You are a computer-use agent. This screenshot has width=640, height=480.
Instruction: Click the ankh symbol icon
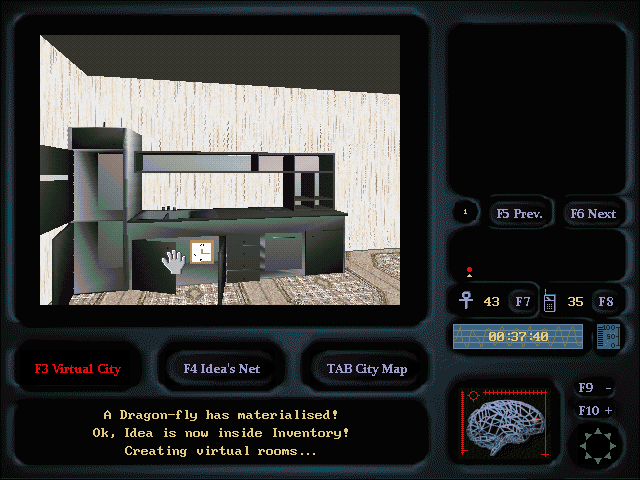click(465, 300)
